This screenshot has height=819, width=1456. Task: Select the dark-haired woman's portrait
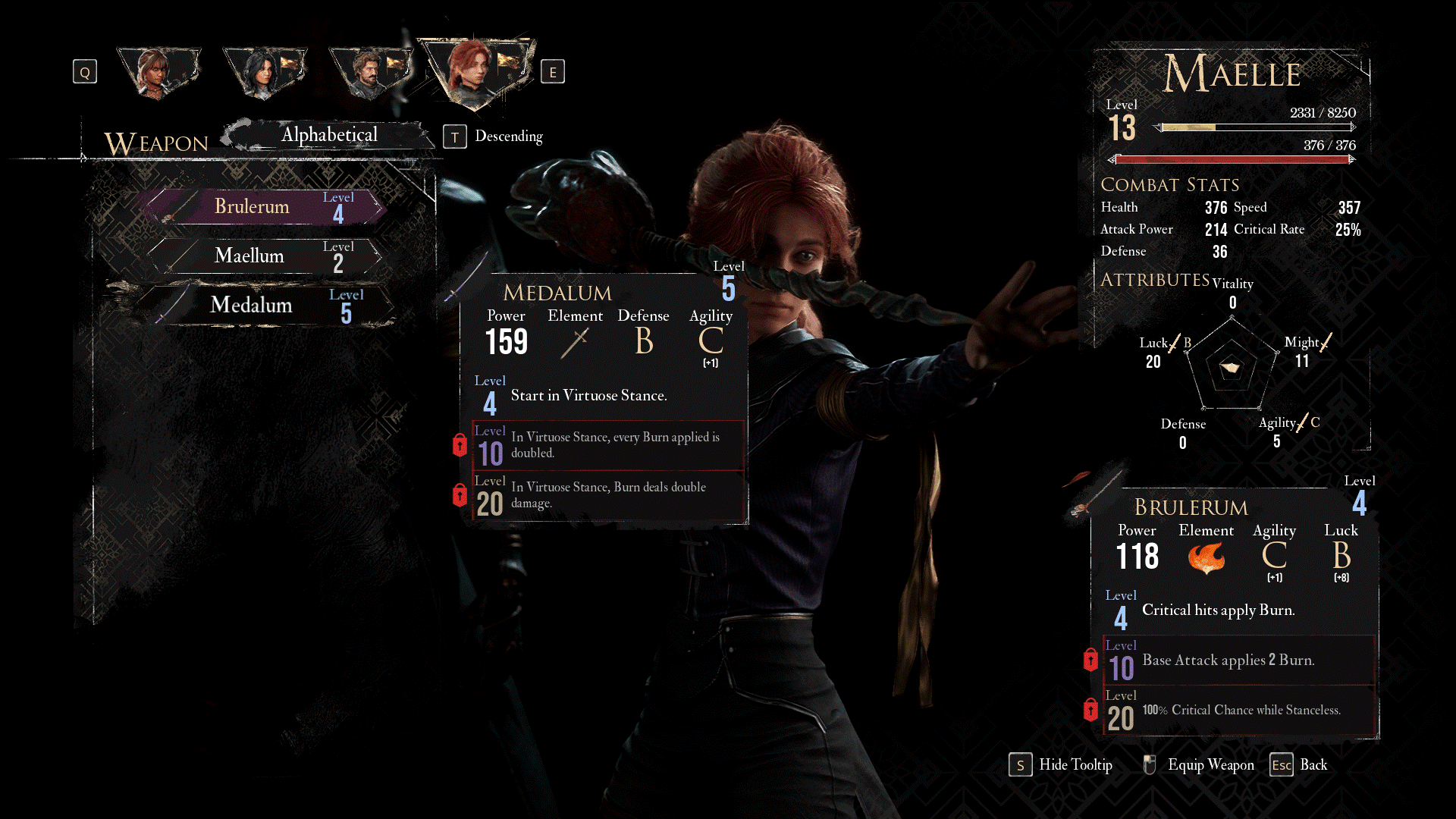[x=263, y=73]
